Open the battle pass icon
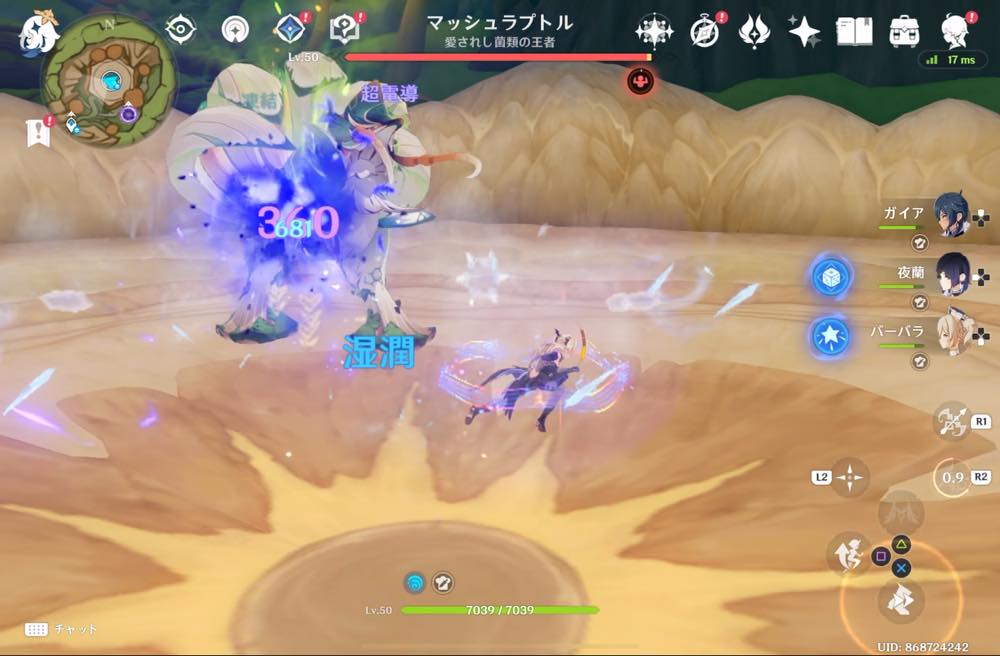 click(753, 31)
